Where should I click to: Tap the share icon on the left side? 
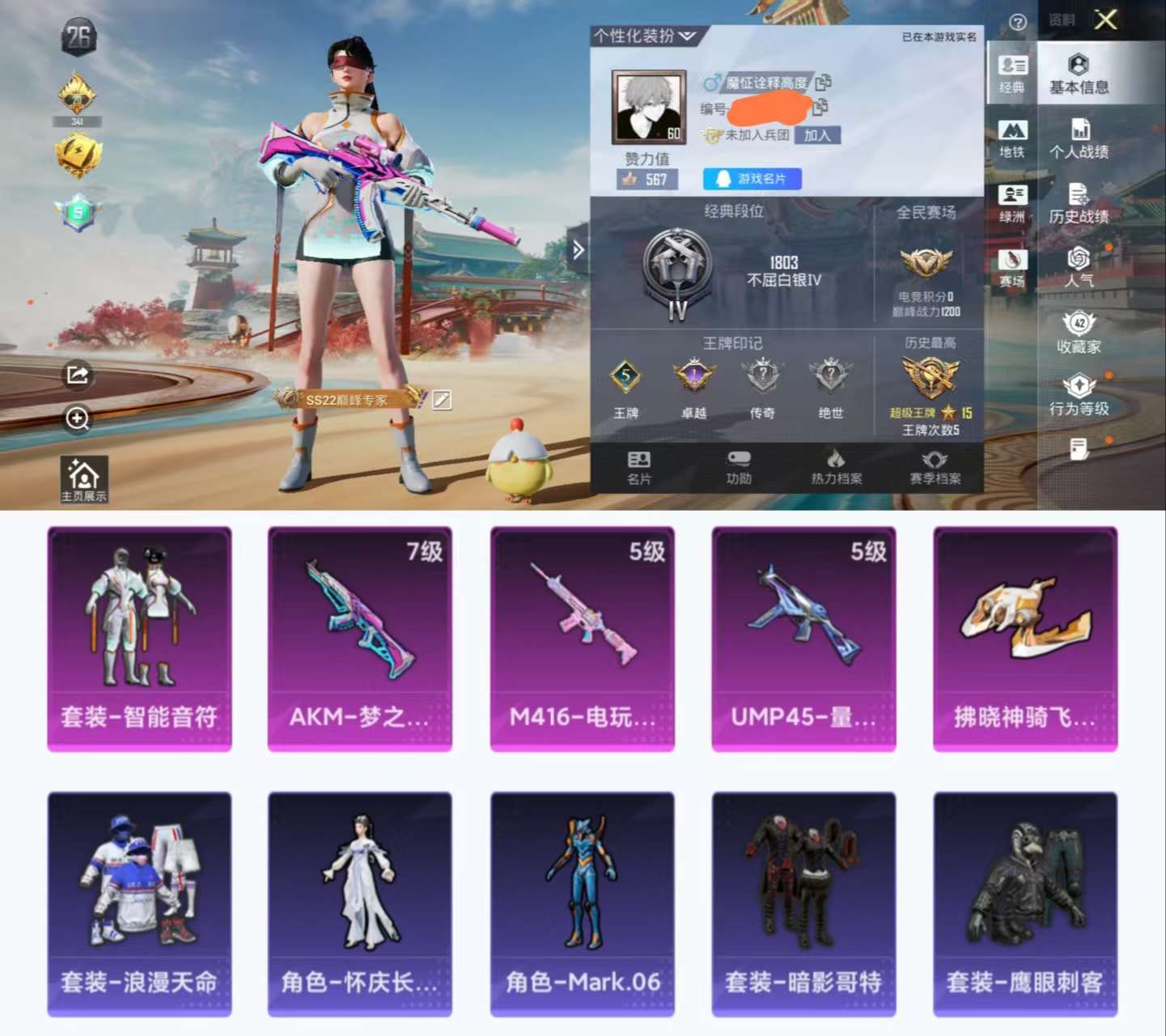pyautogui.click(x=77, y=374)
